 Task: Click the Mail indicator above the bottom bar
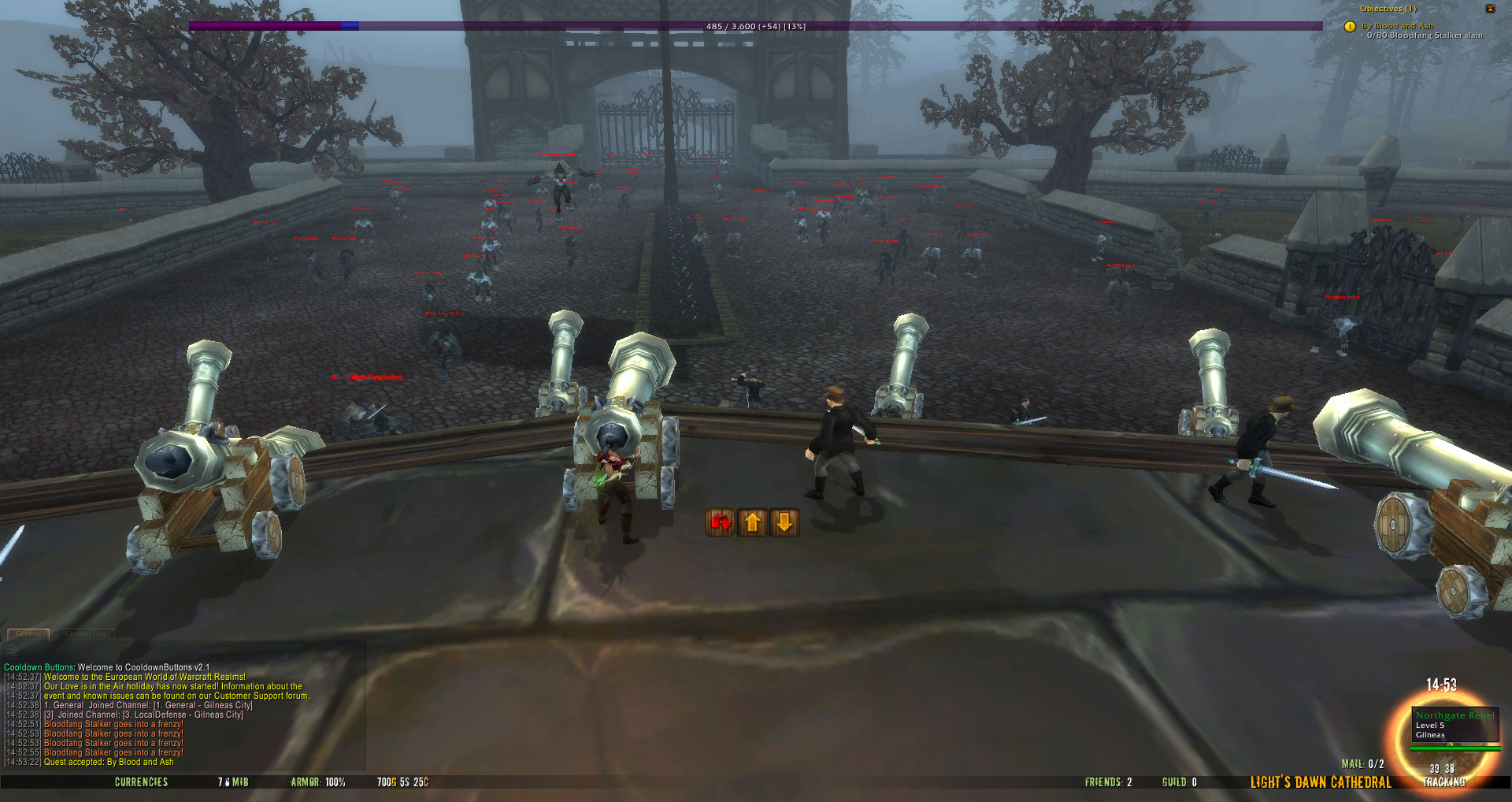pos(1362,764)
